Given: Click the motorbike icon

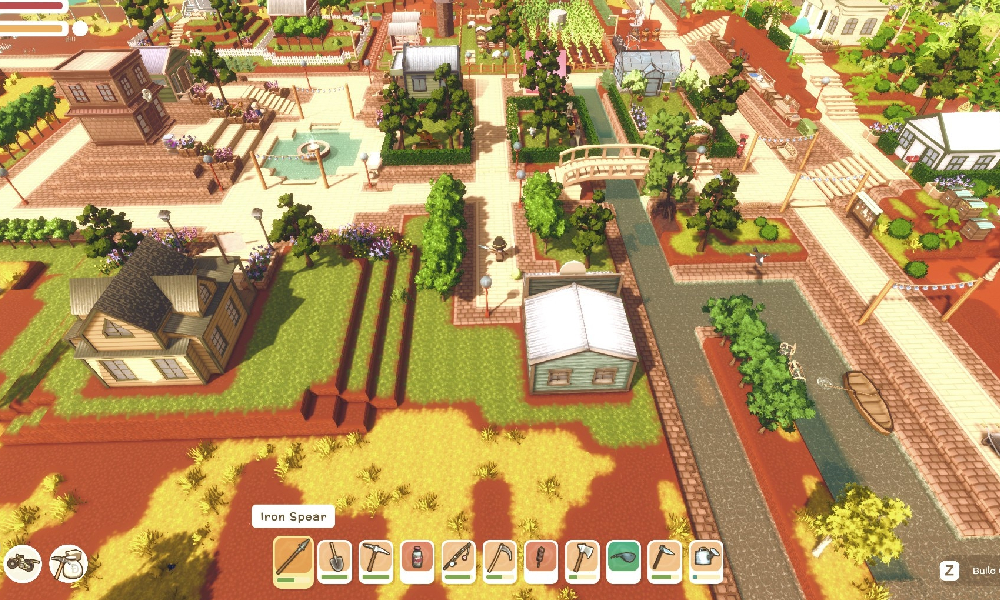Looking at the screenshot, I should pos(22,562).
